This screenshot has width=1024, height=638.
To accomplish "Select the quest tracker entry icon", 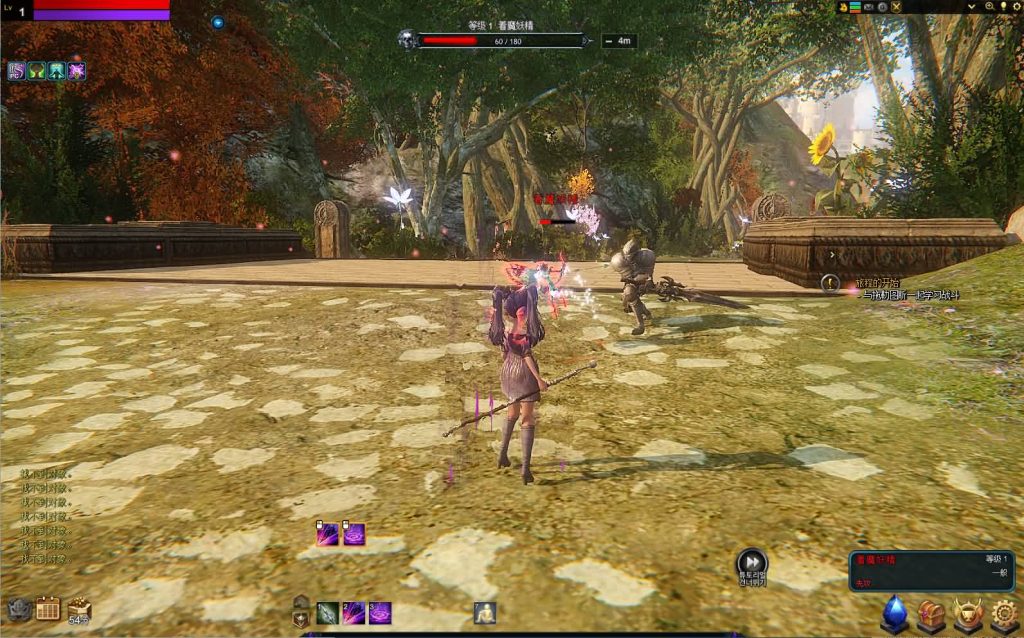I will coord(829,283).
